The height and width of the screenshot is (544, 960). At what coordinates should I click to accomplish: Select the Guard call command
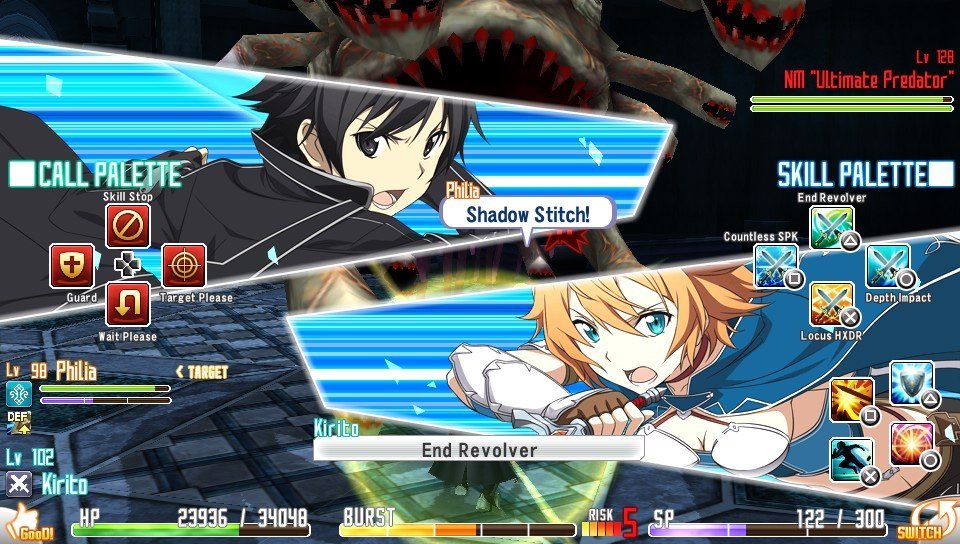pyautogui.click(x=73, y=266)
